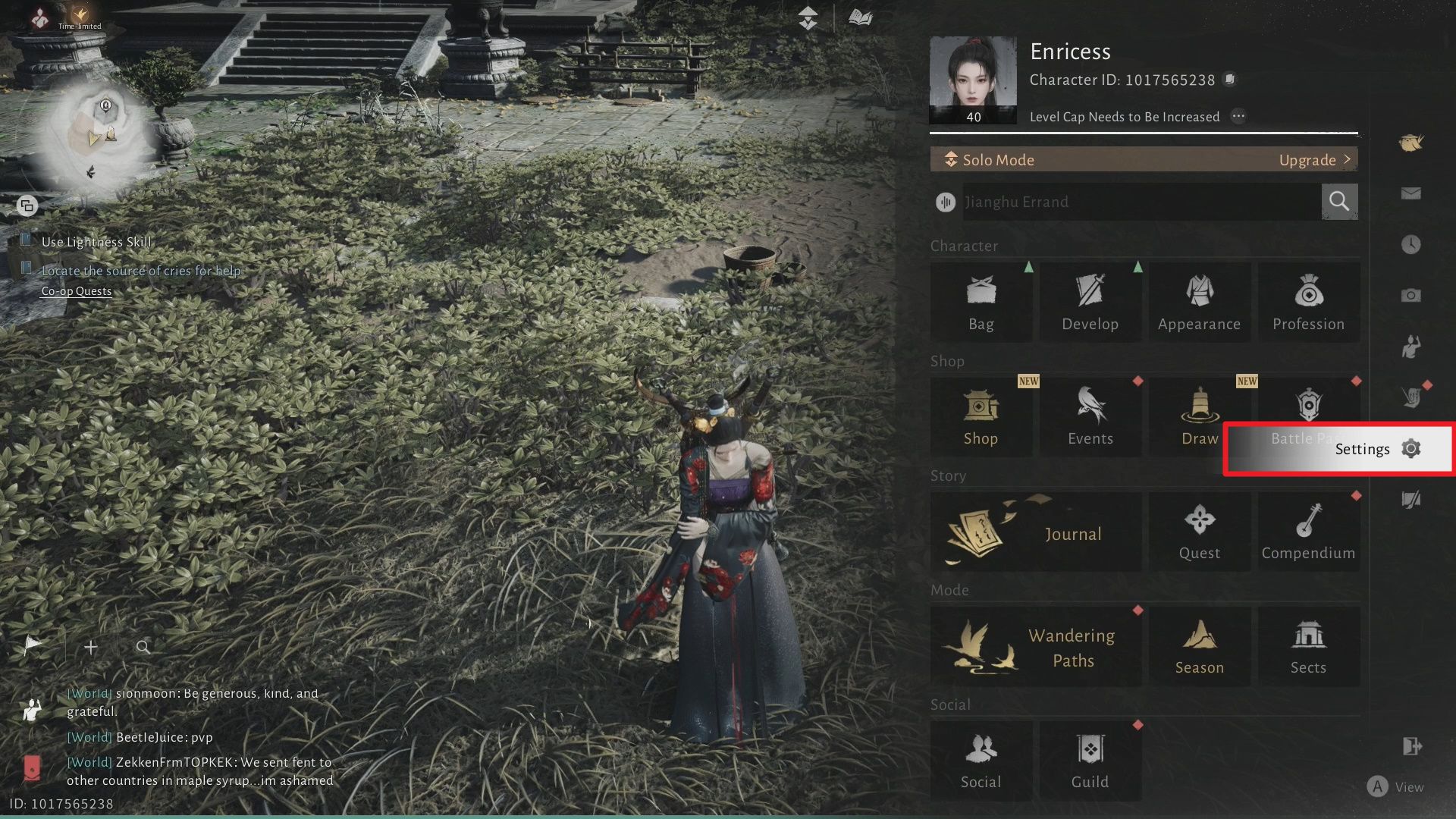Open the Profession menu
This screenshot has width=1456, height=819.
tap(1308, 303)
